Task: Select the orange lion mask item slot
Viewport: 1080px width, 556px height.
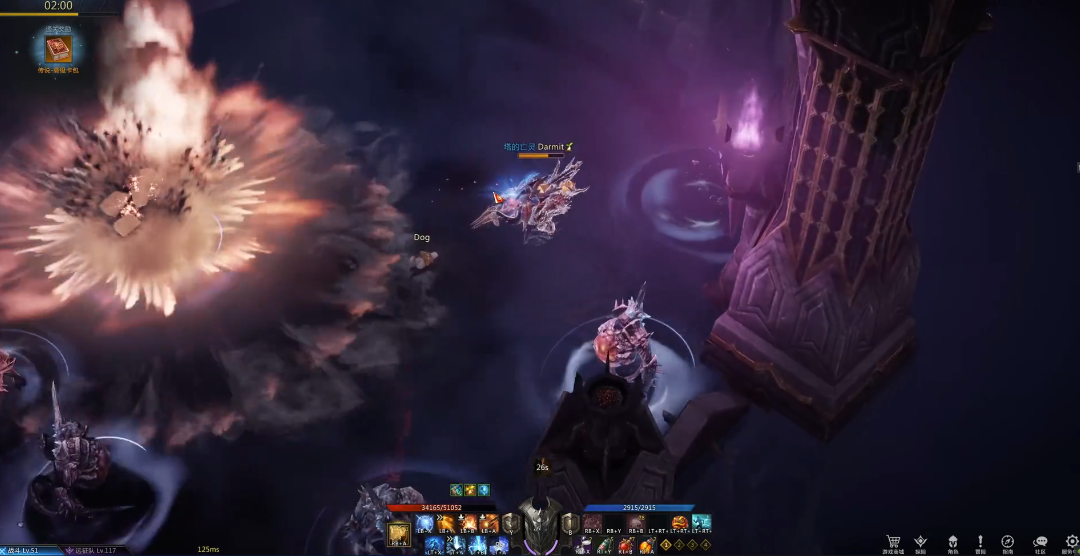Action: click(x=680, y=523)
